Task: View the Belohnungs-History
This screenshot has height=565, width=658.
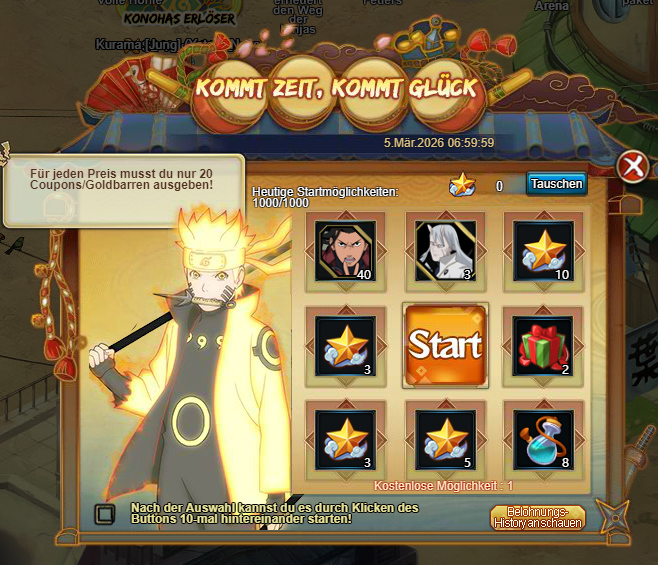Action: click(x=537, y=517)
